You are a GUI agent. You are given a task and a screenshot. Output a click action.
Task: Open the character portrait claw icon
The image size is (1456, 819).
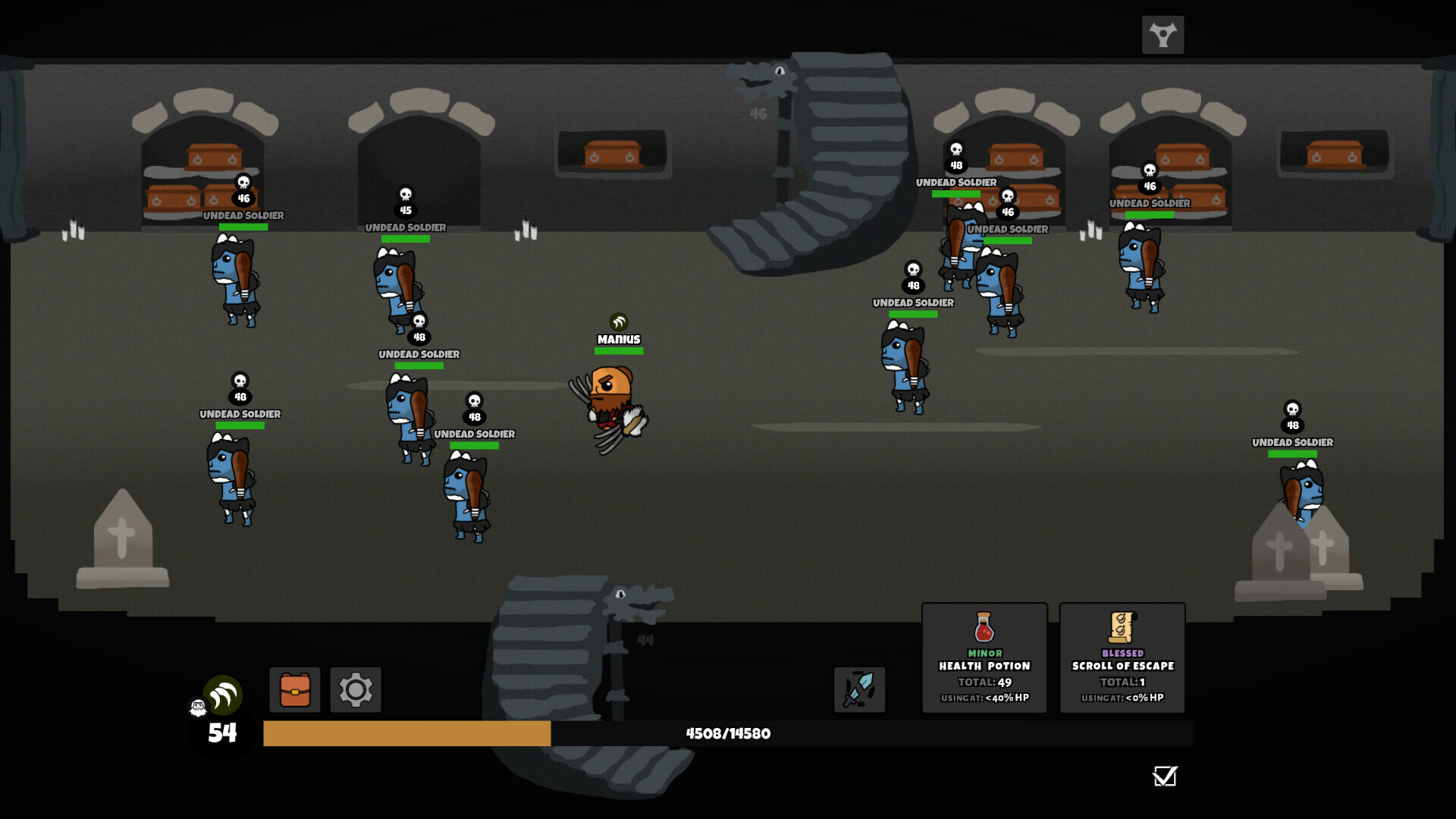click(x=223, y=695)
